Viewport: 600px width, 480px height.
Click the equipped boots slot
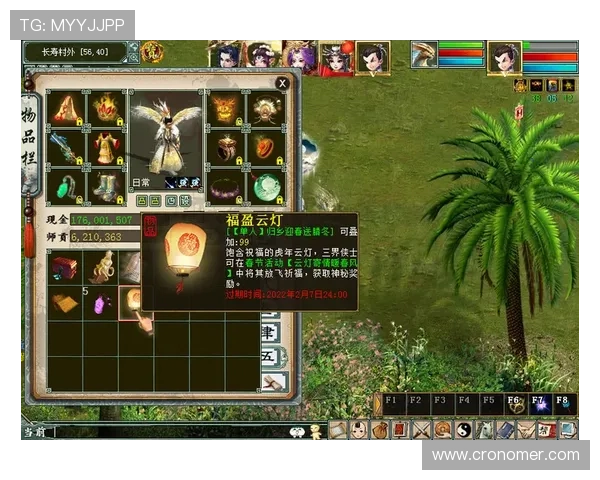[105, 186]
